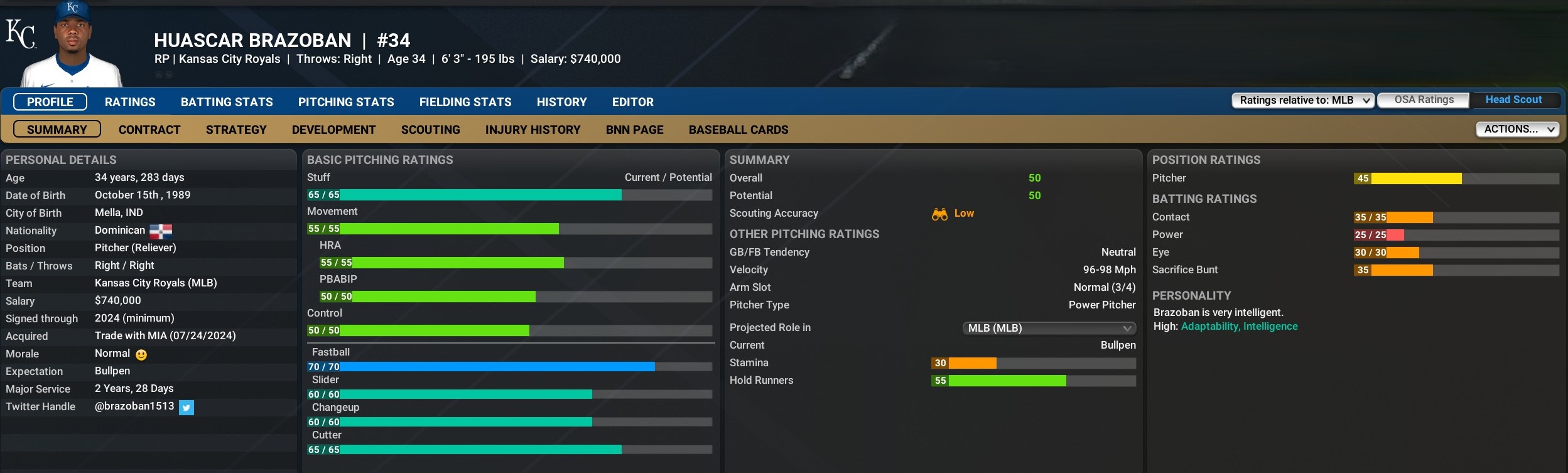View the Scouting sub-tab
The image size is (1568, 473).
430,129
